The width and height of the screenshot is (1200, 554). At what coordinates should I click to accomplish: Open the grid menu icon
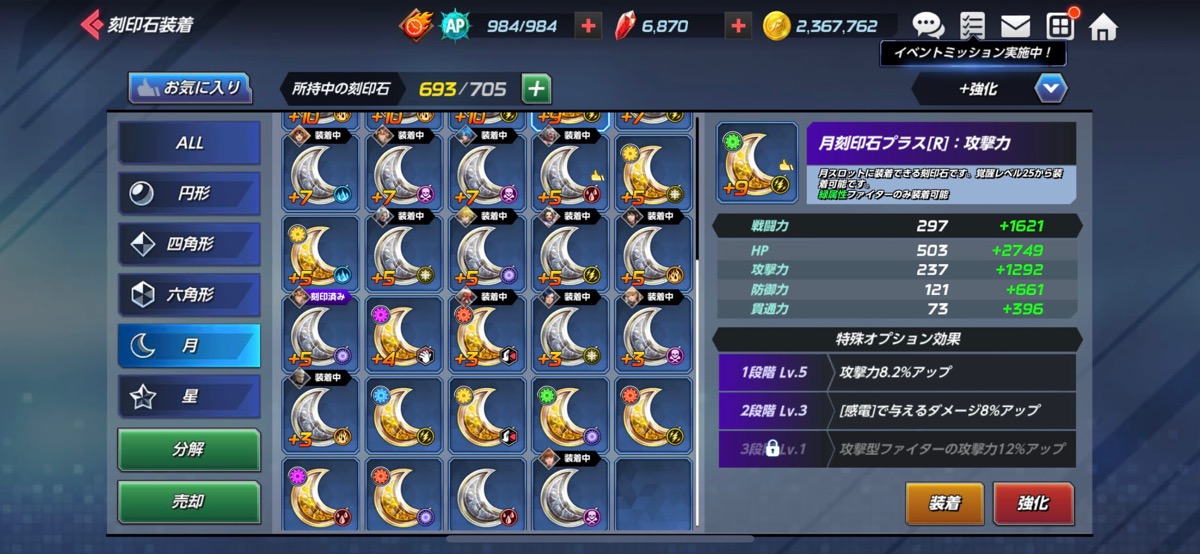point(1060,25)
